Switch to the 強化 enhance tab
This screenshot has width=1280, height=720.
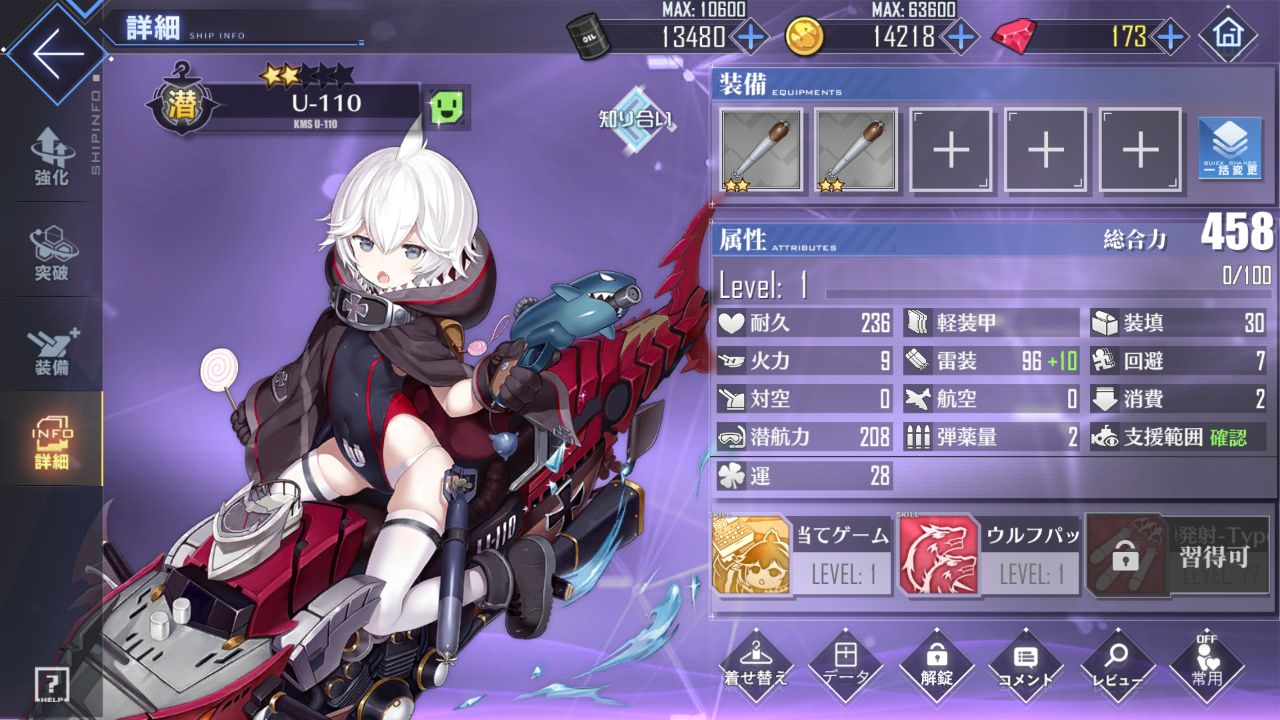point(51,157)
